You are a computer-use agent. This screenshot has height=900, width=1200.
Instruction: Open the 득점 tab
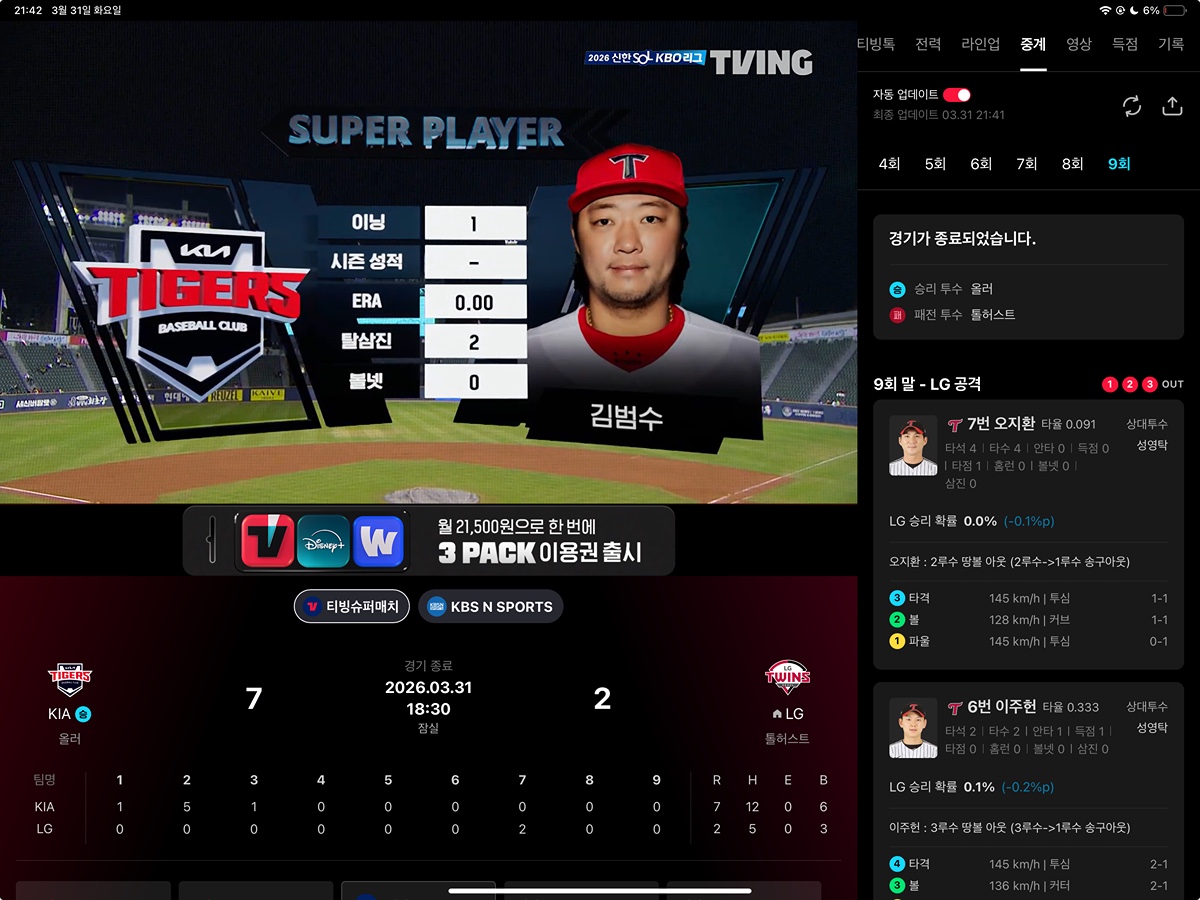pos(1125,44)
